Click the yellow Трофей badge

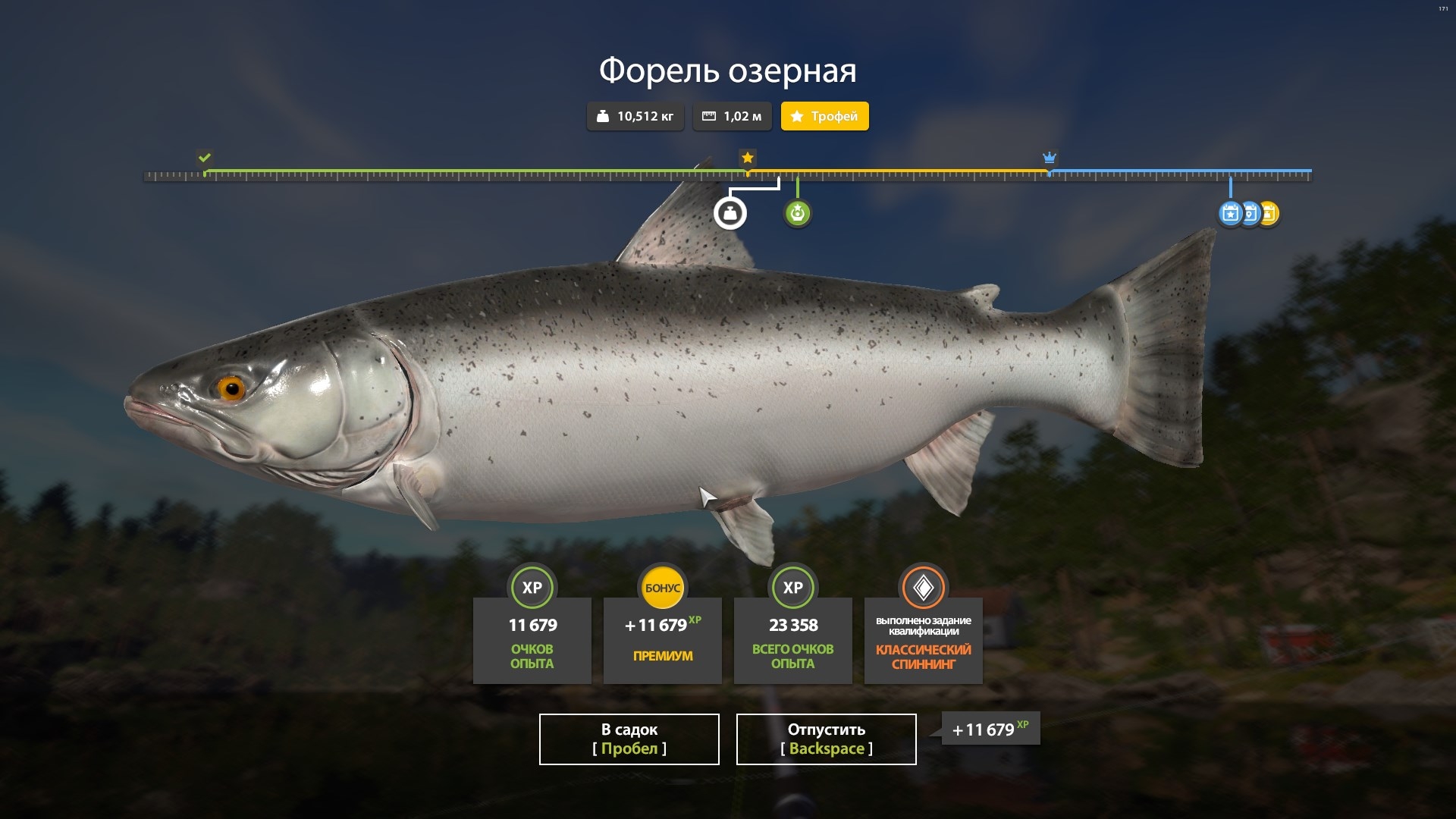824,116
